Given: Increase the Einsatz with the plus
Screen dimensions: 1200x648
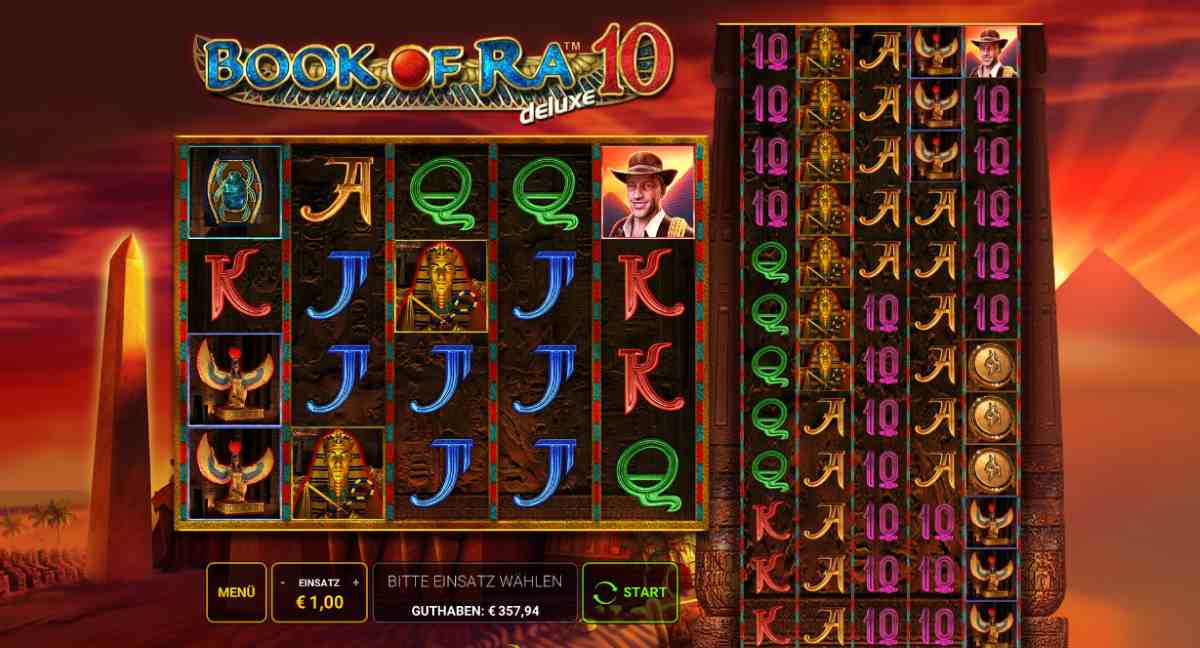Looking at the screenshot, I should 356,582.
